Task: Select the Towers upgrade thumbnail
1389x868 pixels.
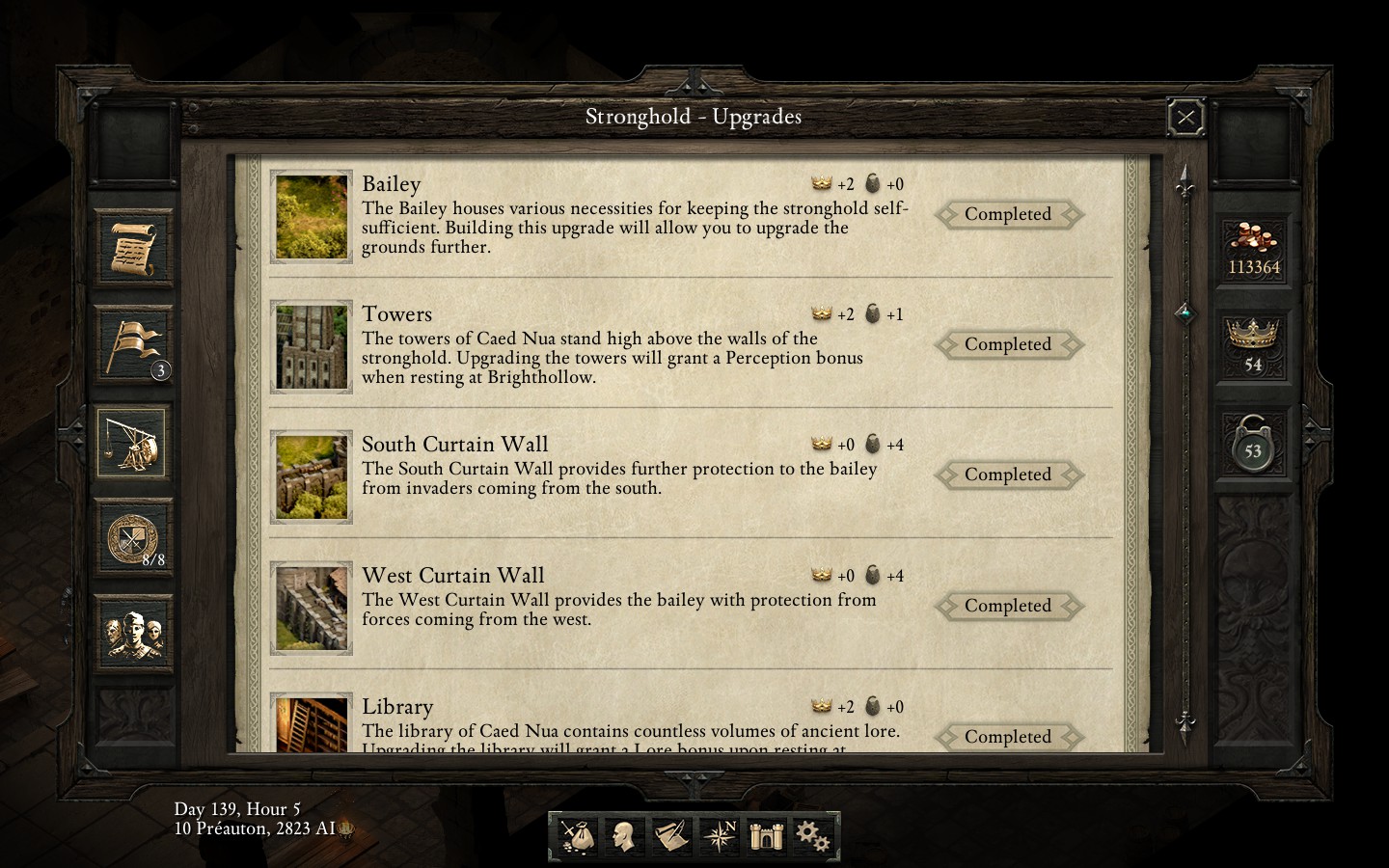Action: (311, 346)
